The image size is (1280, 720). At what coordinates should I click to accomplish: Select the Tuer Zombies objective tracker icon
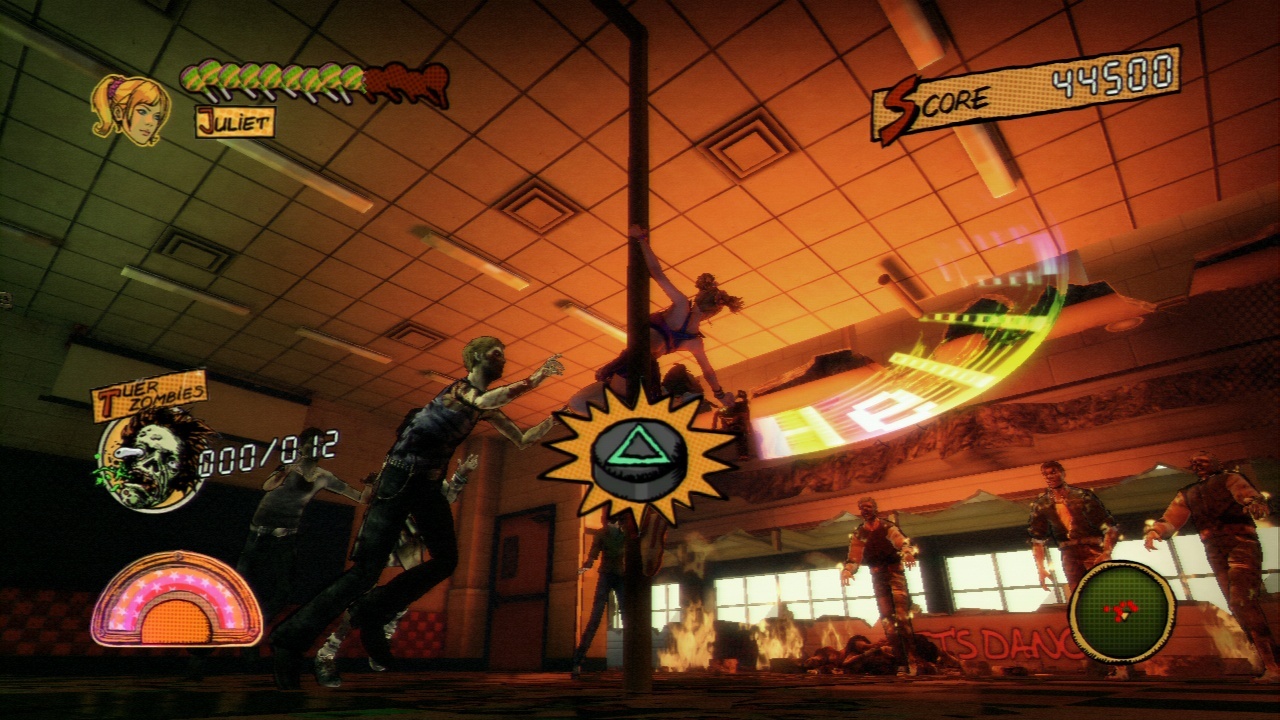click(x=153, y=459)
